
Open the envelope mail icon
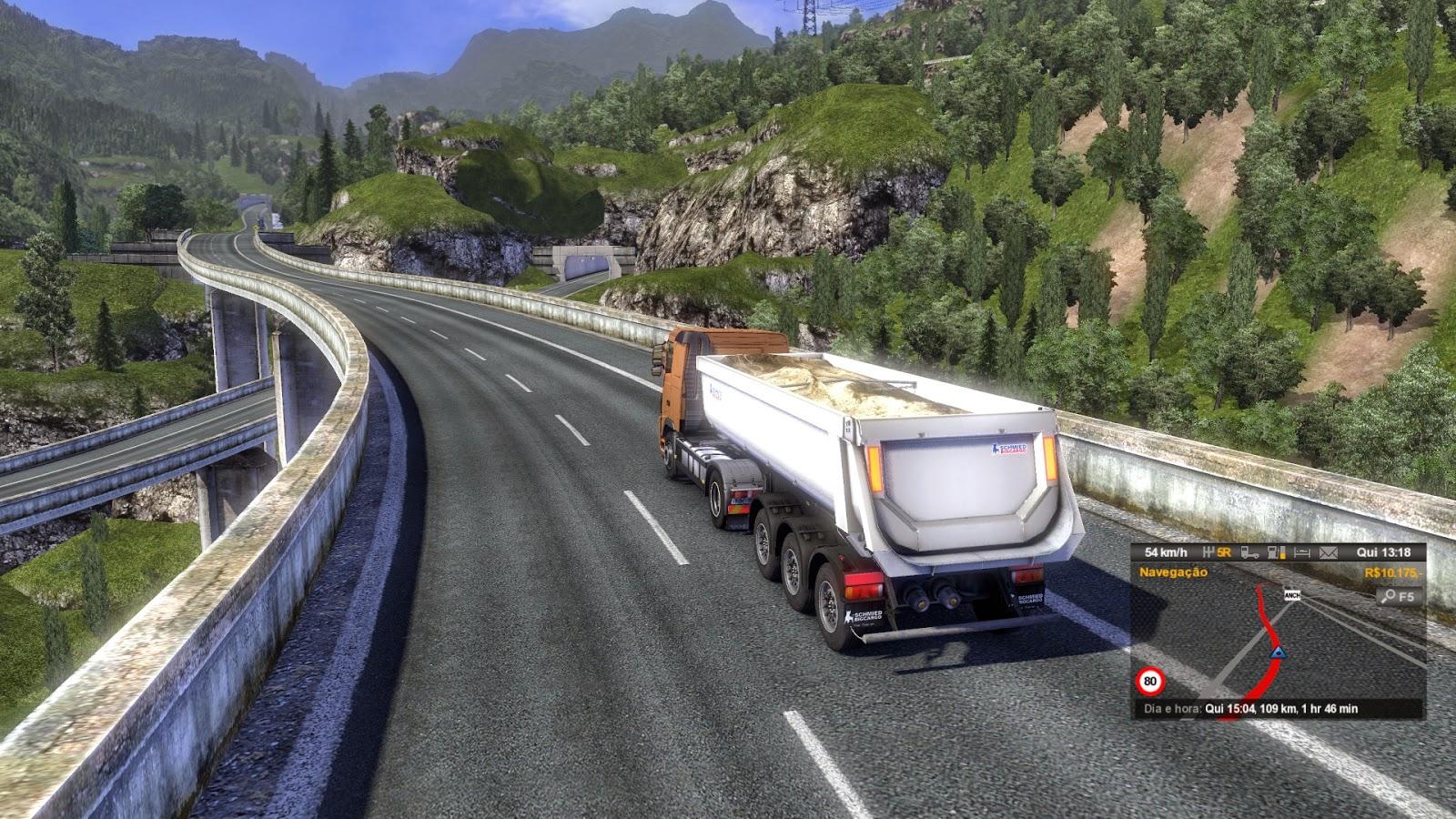click(x=1329, y=552)
